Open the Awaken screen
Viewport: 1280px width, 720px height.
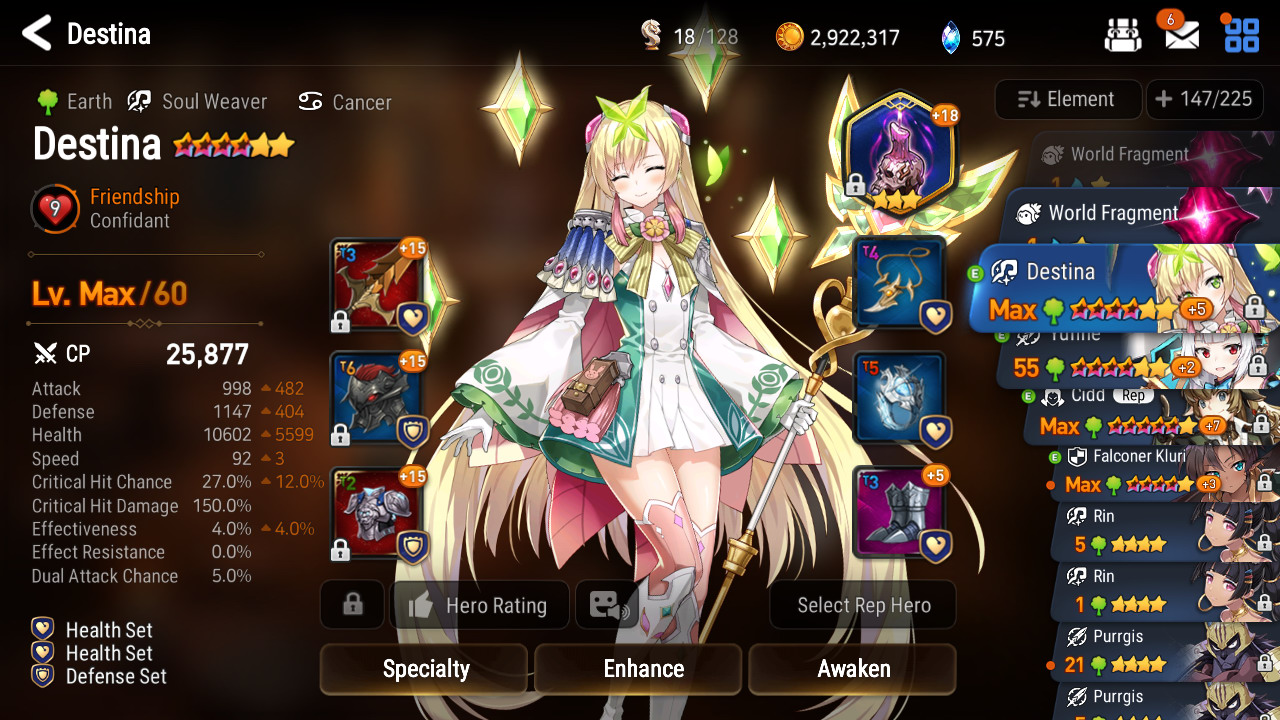point(853,669)
